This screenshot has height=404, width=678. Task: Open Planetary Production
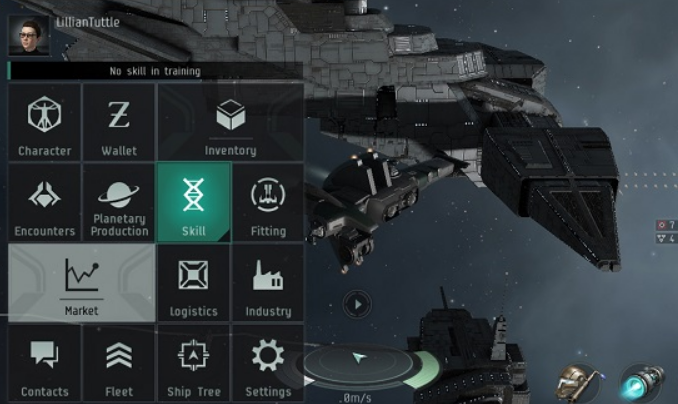click(119, 202)
